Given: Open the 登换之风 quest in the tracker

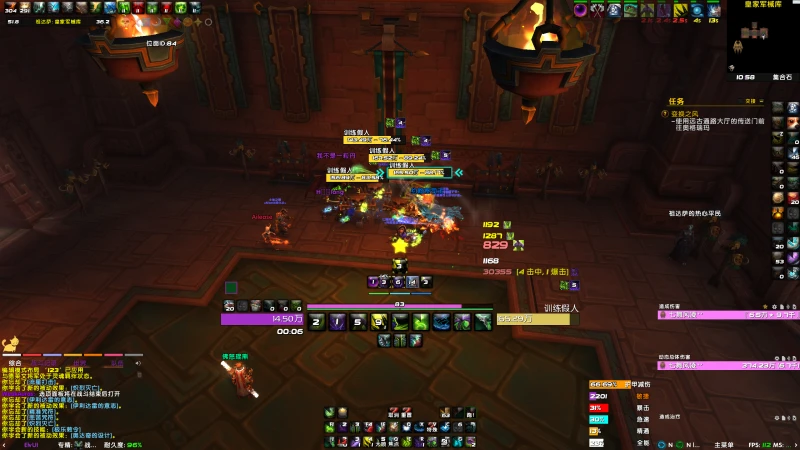Looking at the screenshot, I should 685,113.
